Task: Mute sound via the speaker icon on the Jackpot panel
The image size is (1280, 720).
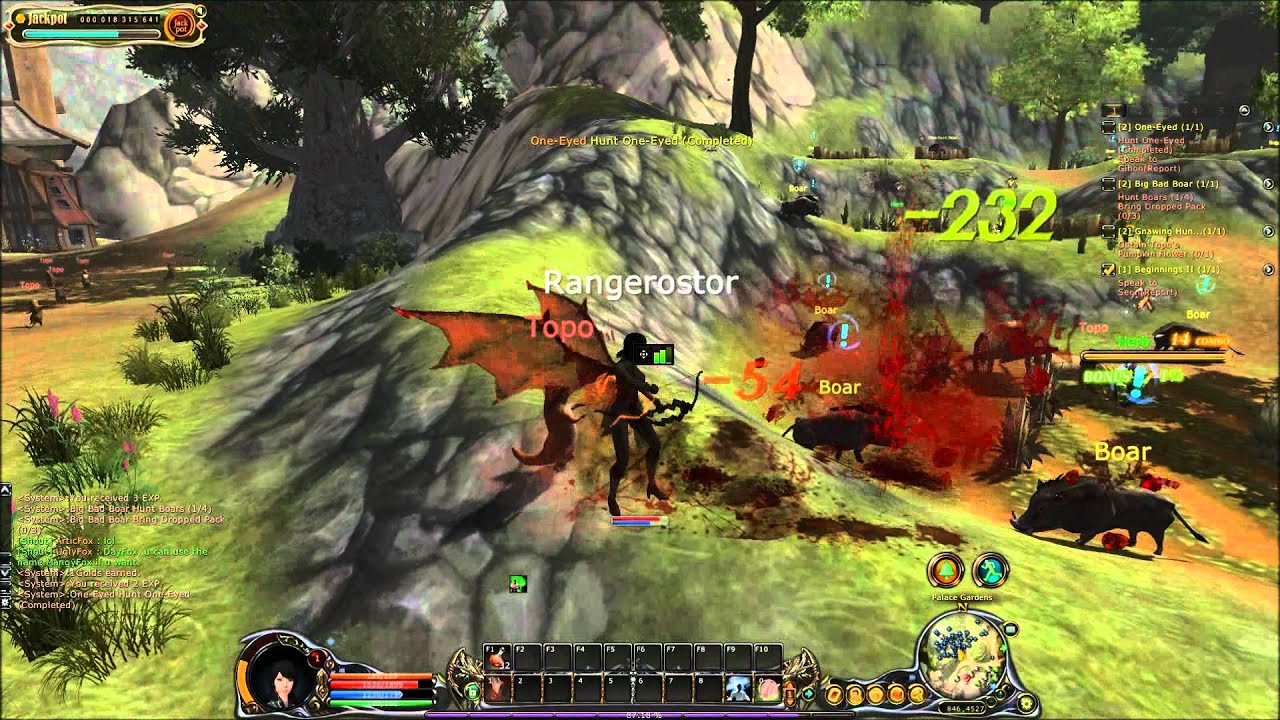Action: coord(200,11)
